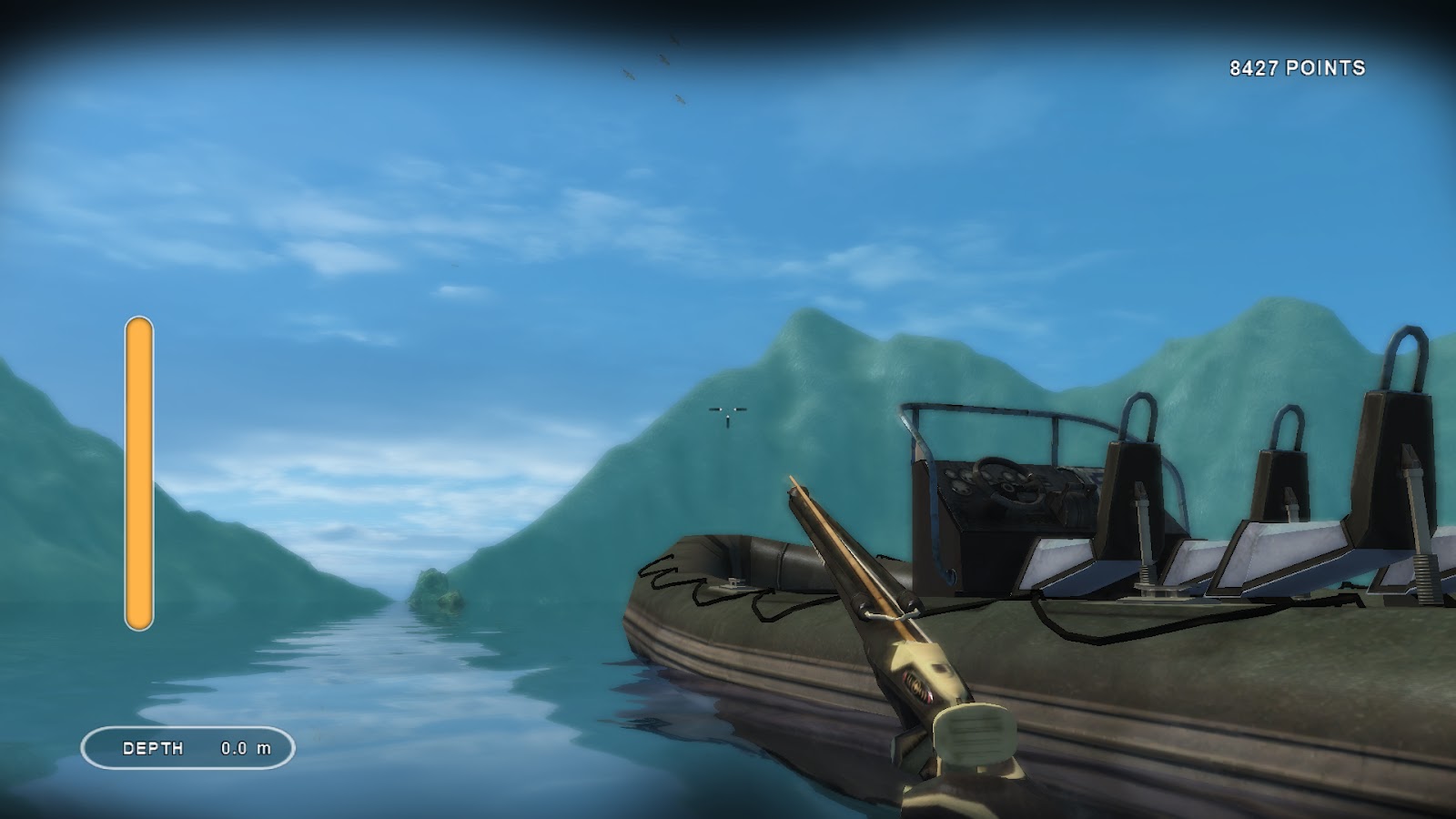Click the top of the orange gauge slider

tap(140, 328)
